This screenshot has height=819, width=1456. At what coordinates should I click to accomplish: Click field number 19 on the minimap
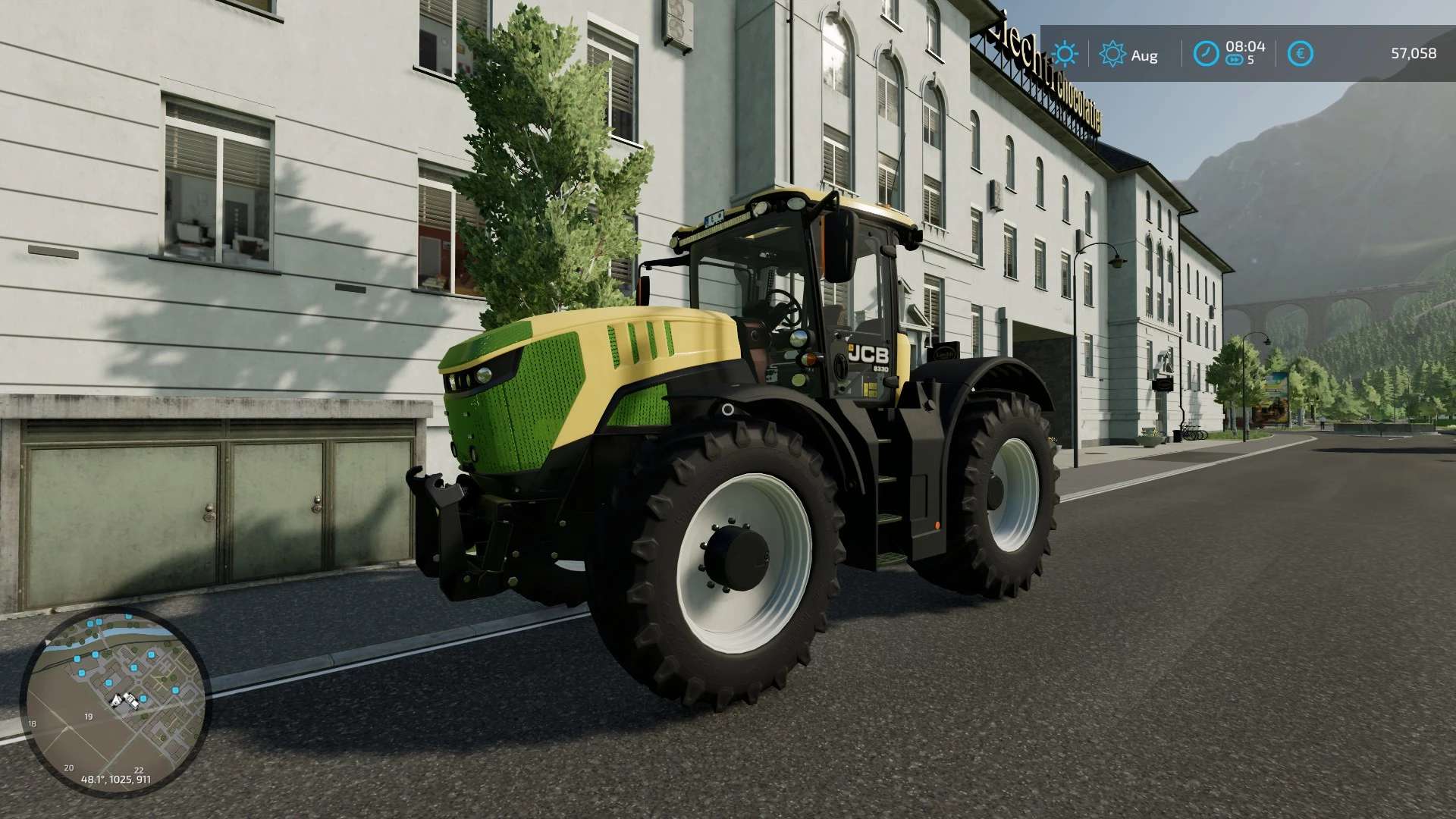pyautogui.click(x=88, y=717)
